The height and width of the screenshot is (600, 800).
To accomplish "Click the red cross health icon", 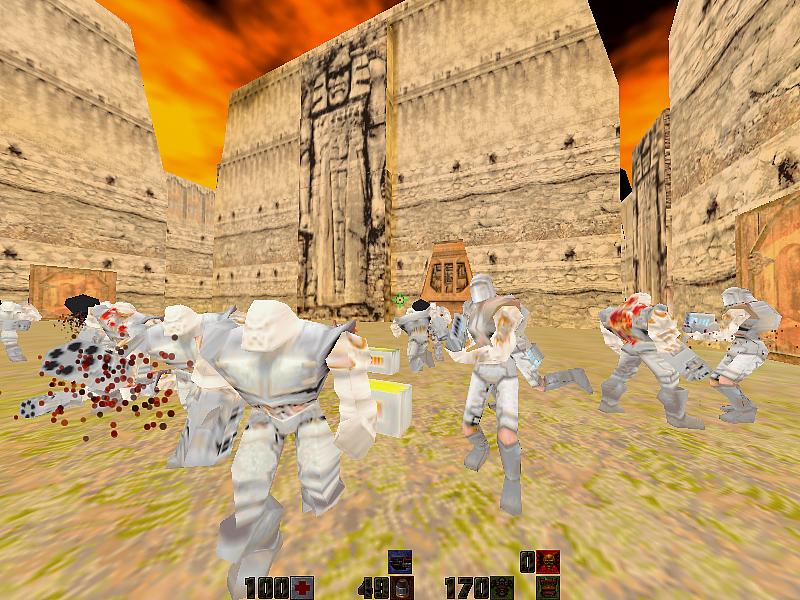I will (x=304, y=587).
